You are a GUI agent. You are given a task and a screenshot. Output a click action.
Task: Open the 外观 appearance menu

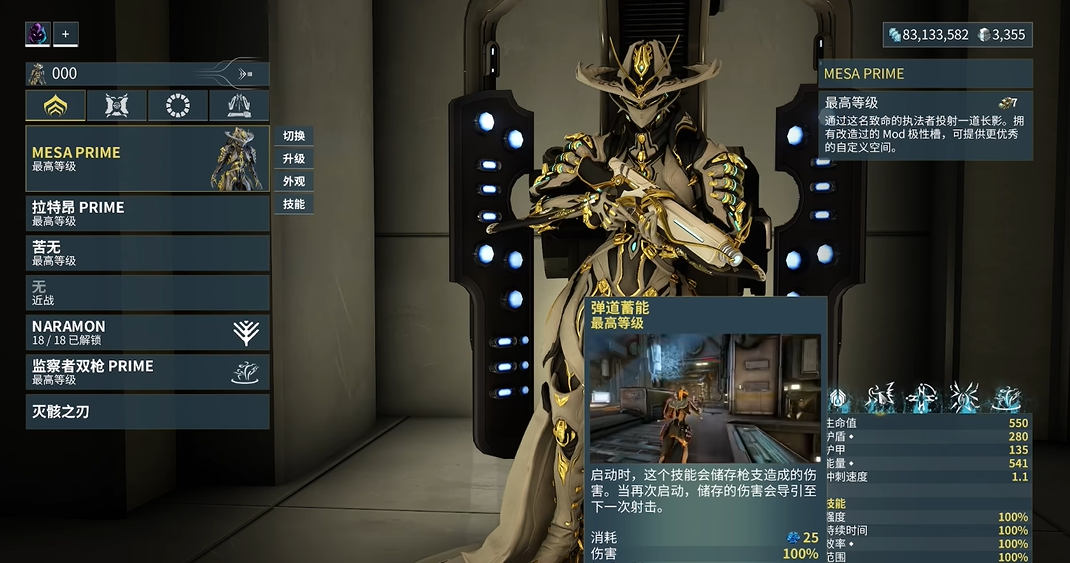tap(294, 181)
